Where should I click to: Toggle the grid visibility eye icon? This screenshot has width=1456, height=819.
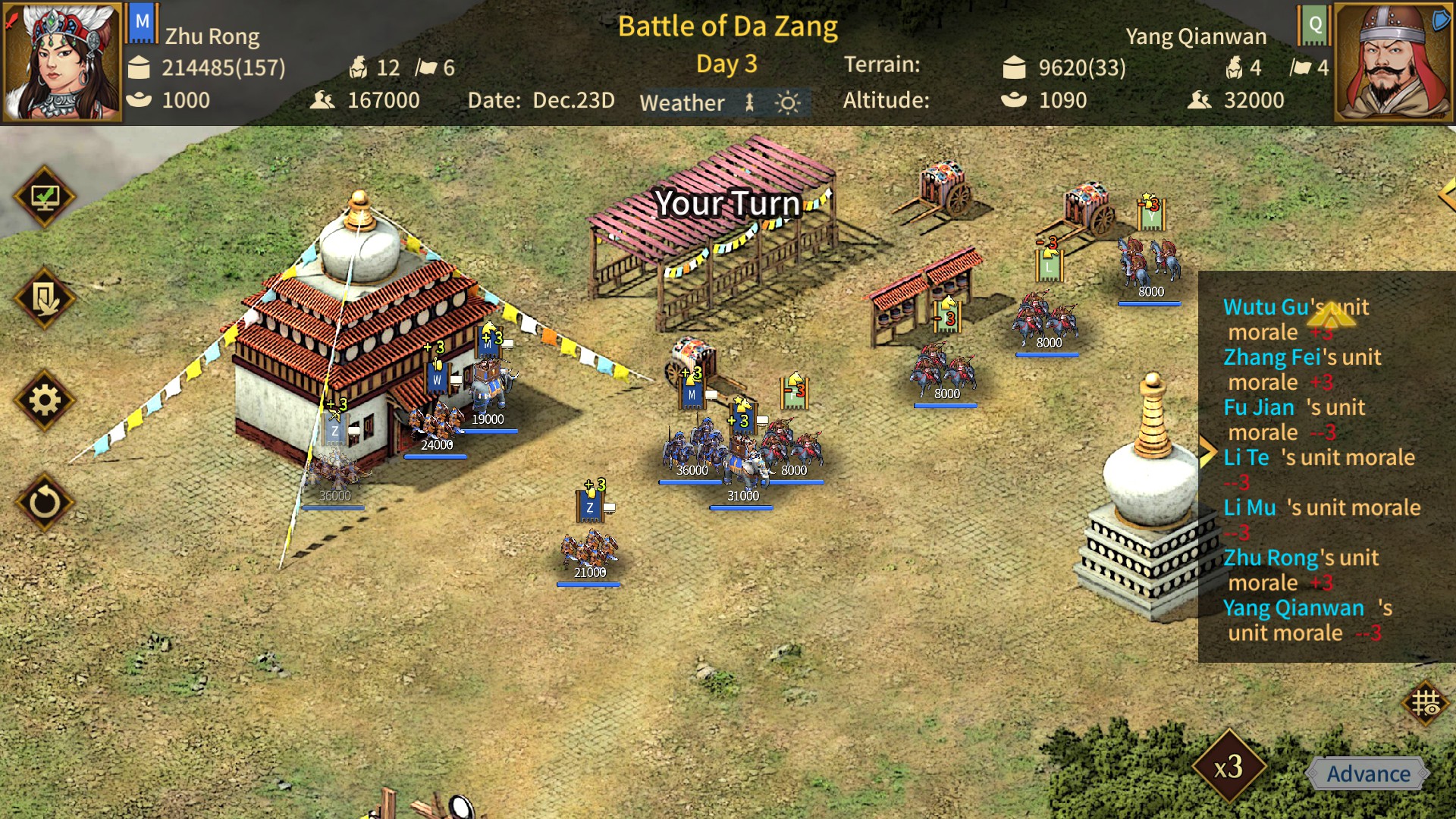[1426, 704]
